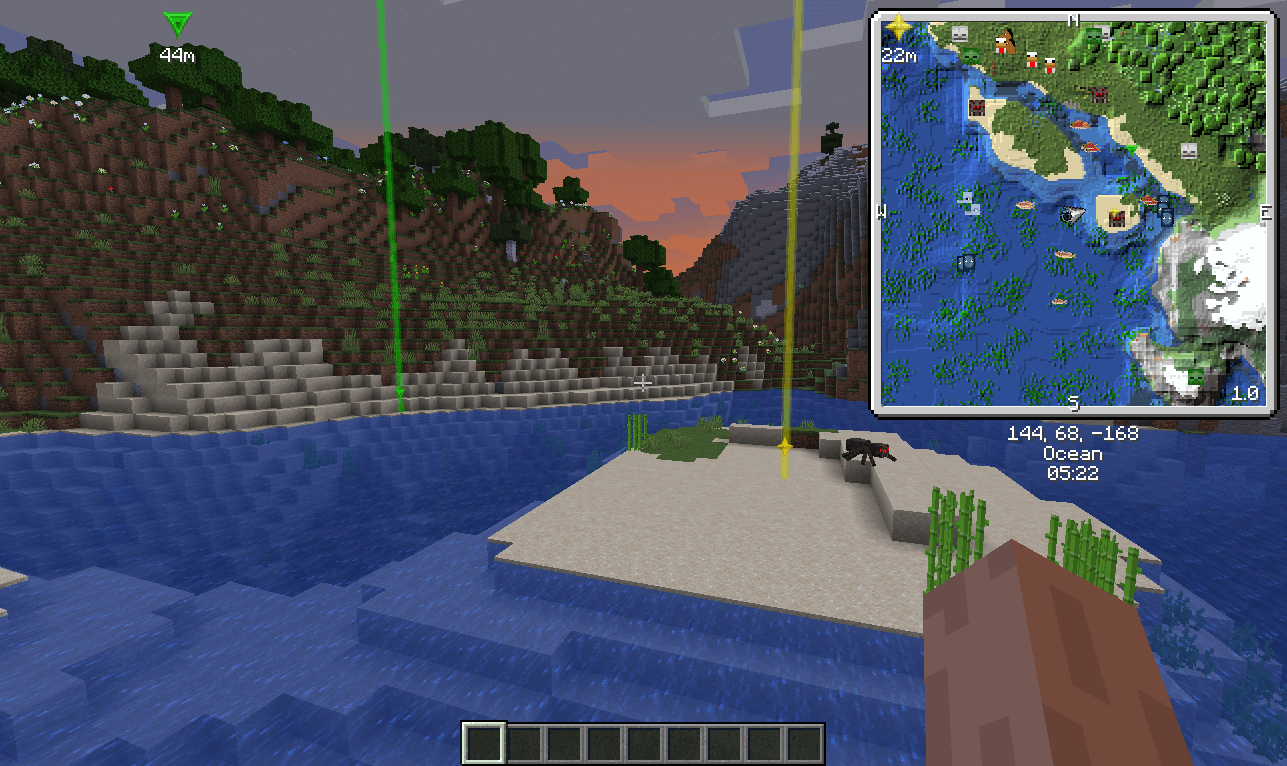
Task: Click the N compass letter on the minimap
Action: 1074,19
